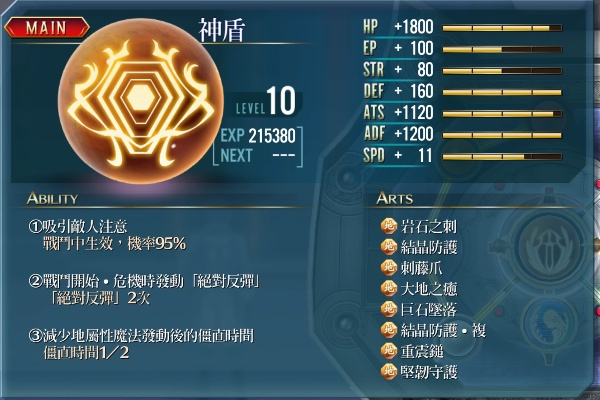Select the 堅韌守護 art at list bottom

429,372
